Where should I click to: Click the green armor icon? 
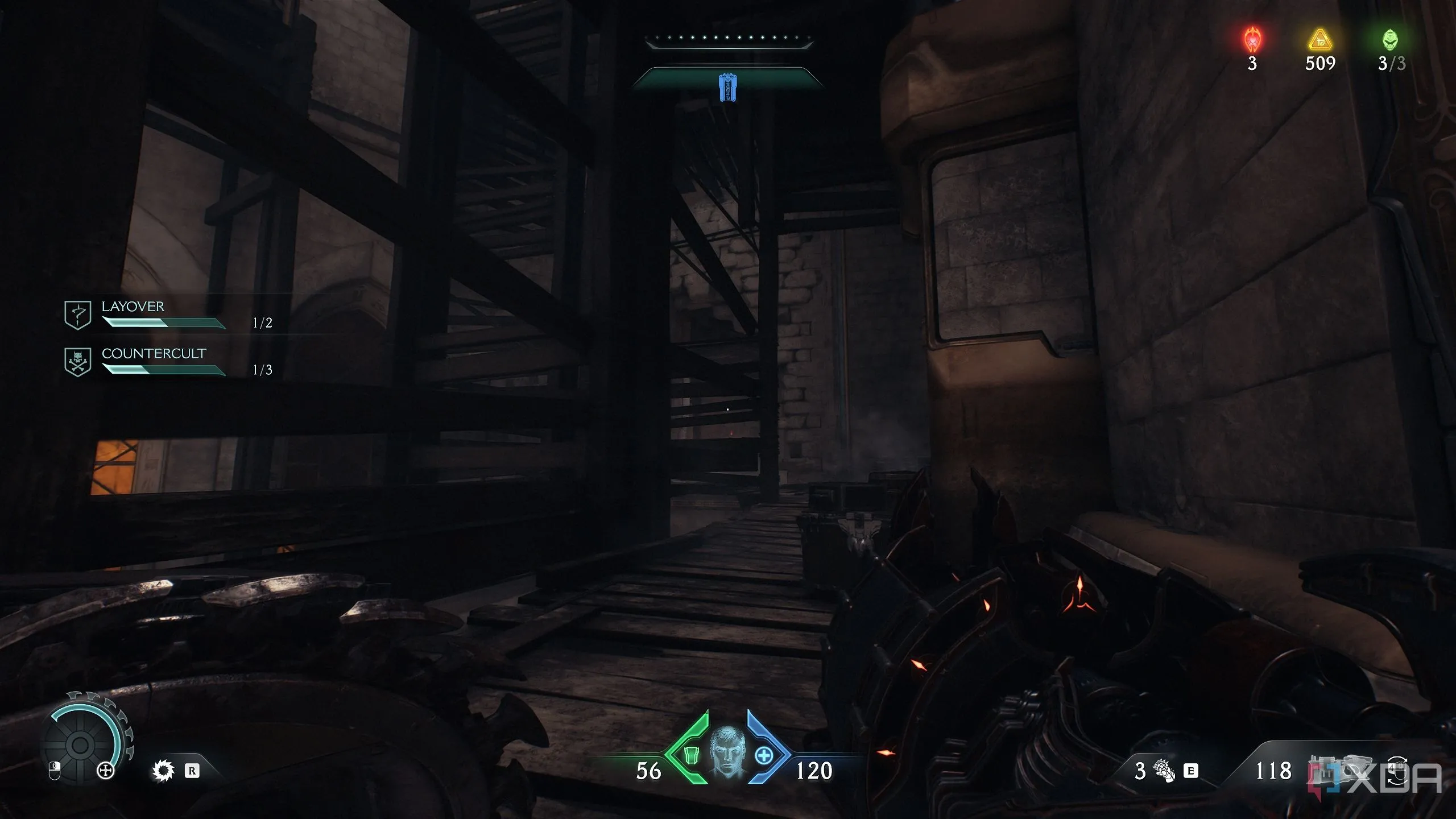tap(691, 755)
